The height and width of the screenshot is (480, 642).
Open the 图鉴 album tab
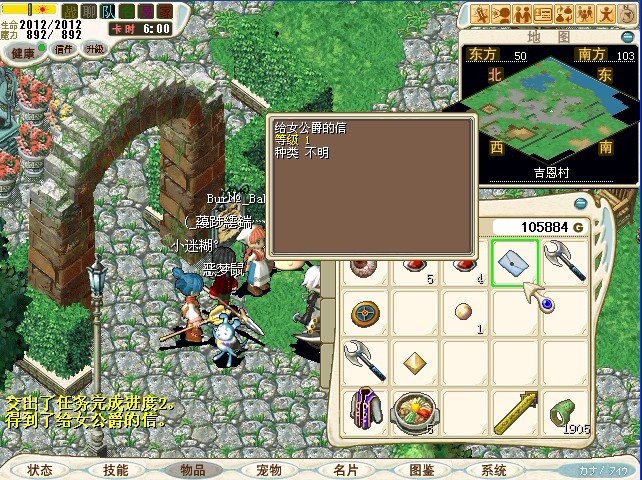(x=422, y=469)
